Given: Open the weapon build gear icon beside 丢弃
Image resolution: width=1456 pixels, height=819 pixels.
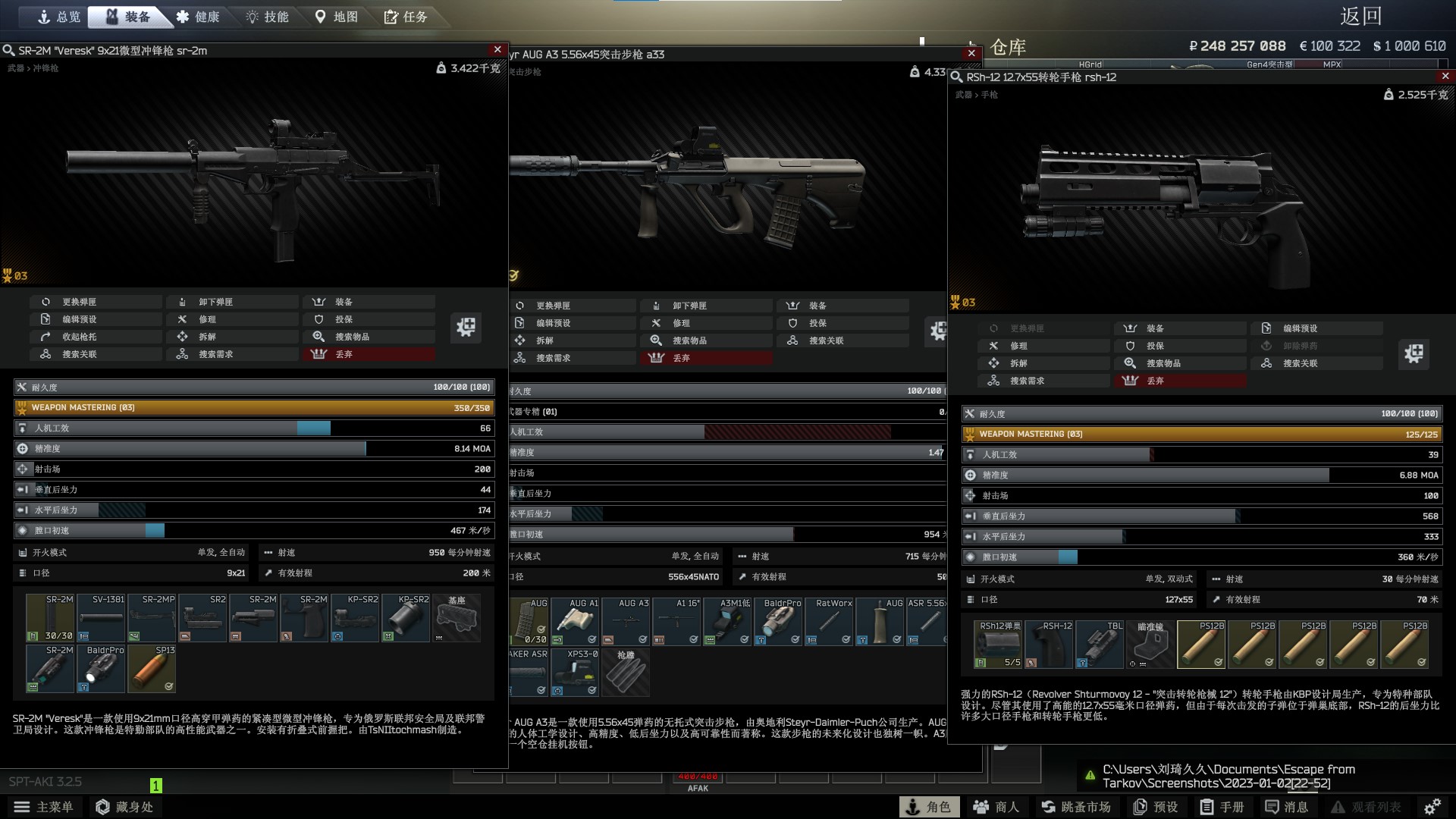Looking at the screenshot, I should (466, 328).
